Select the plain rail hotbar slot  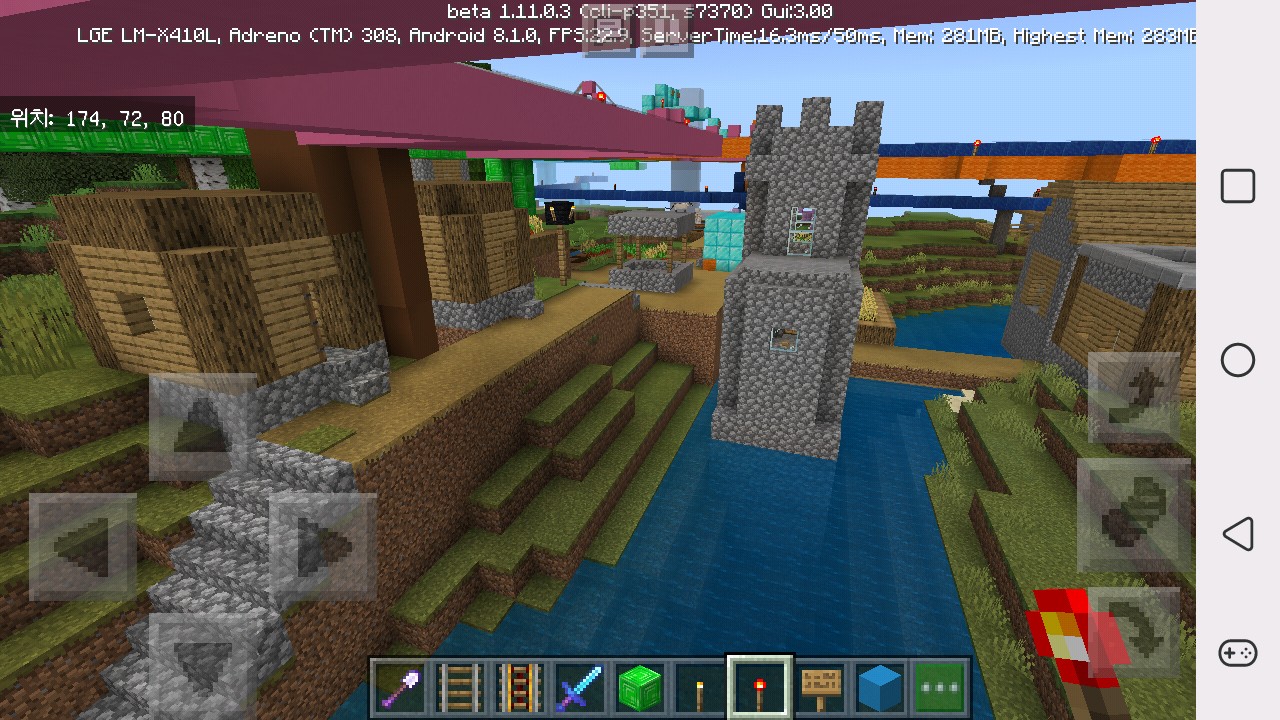460,688
